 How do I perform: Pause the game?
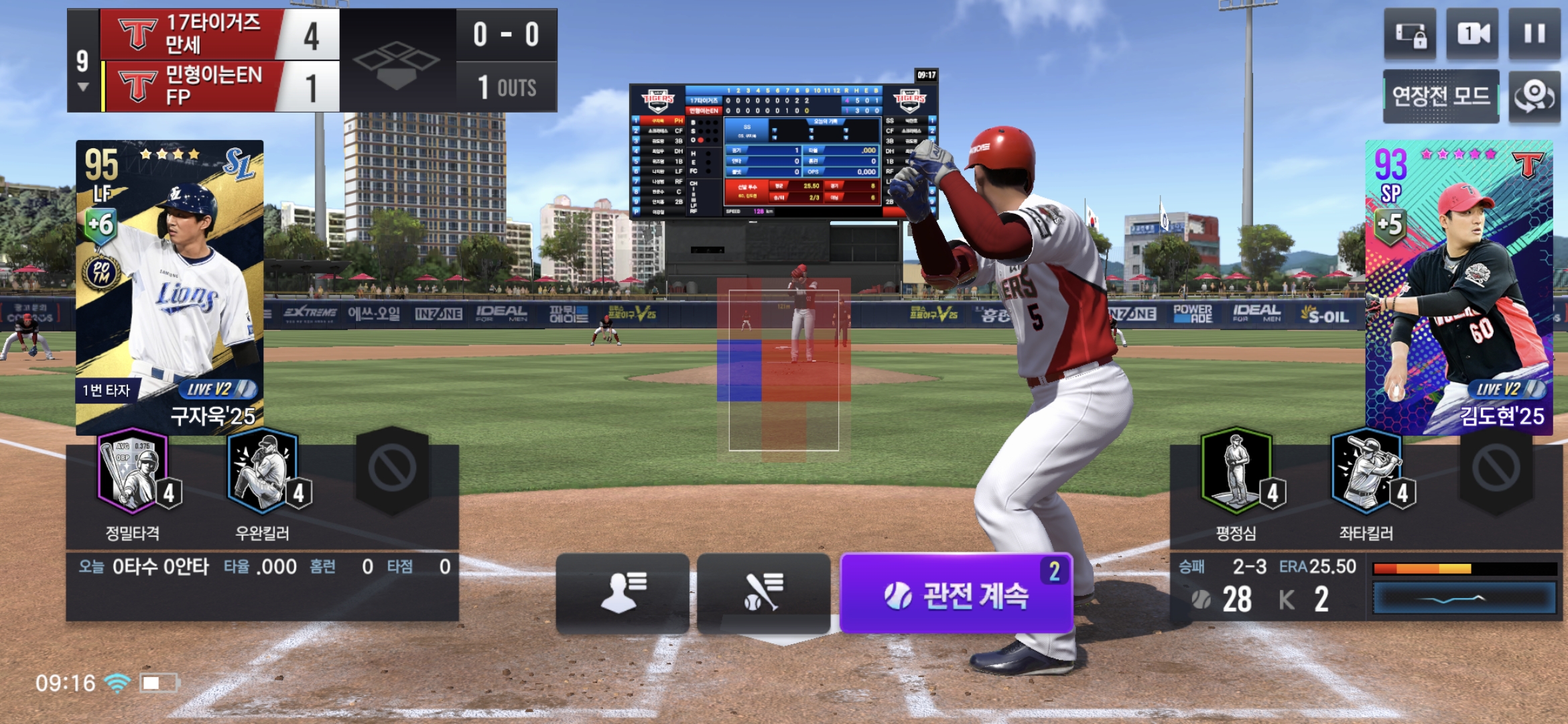point(1534,34)
